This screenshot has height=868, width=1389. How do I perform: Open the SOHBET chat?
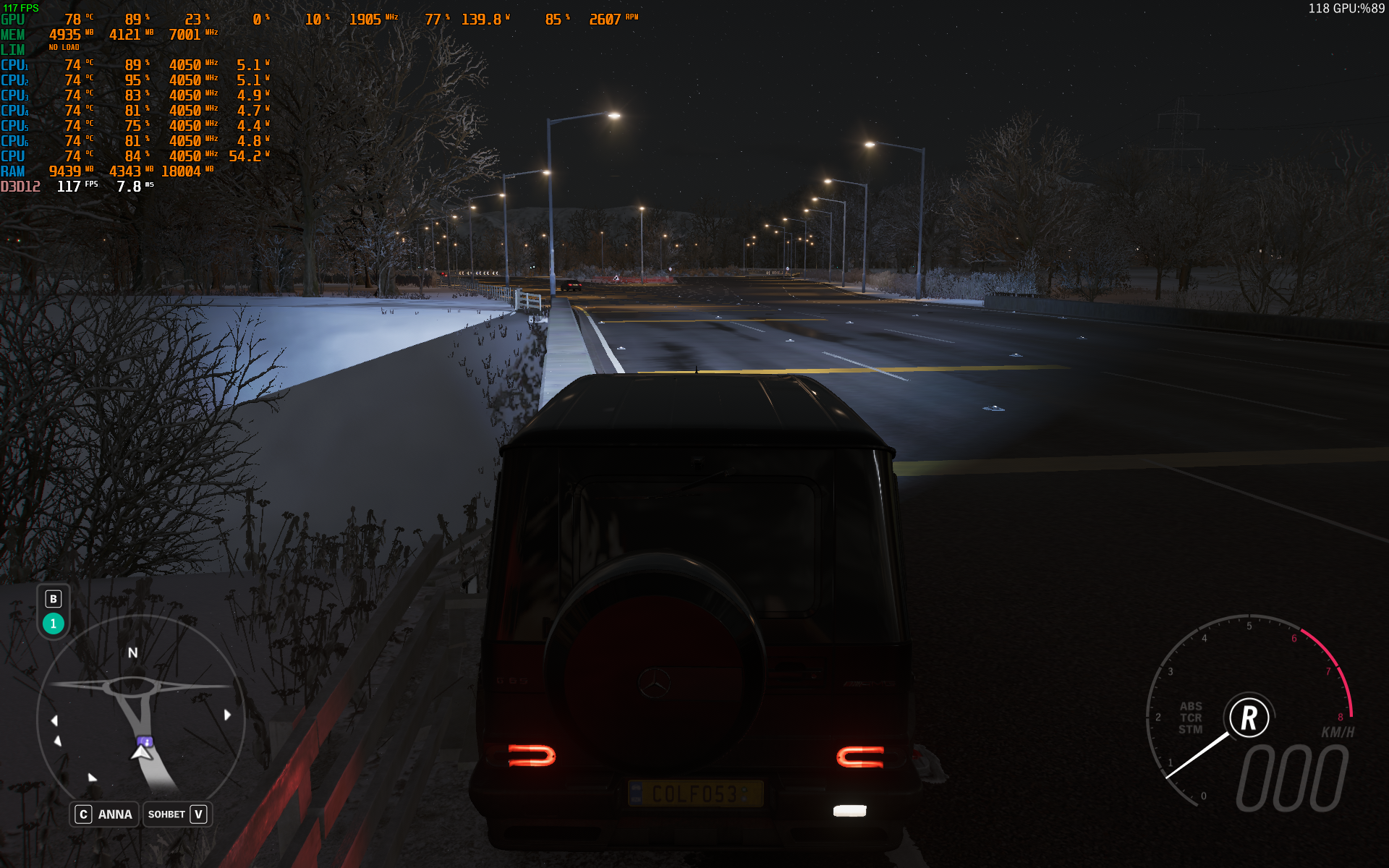click(177, 814)
